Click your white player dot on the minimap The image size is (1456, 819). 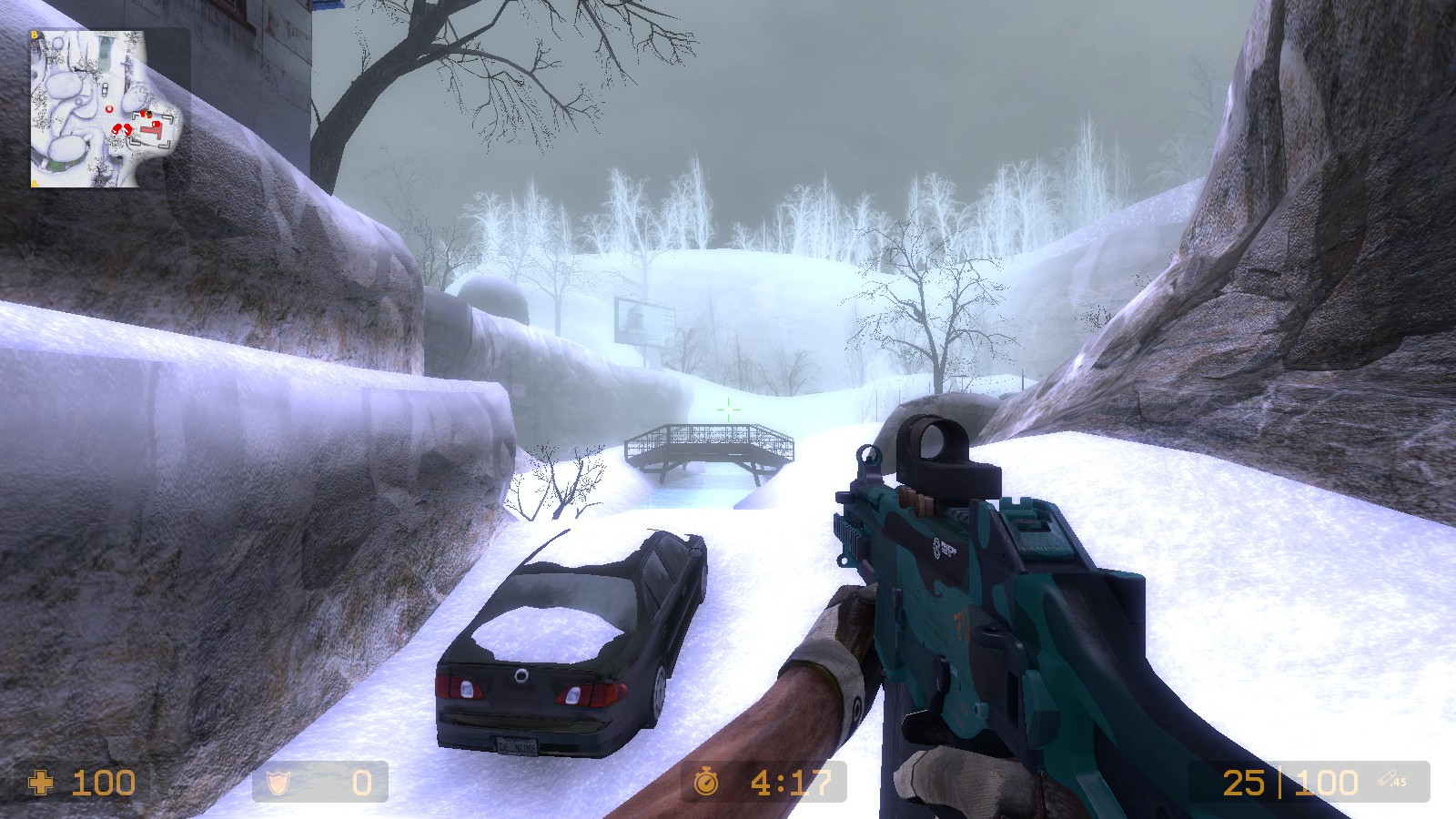[x=109, y=109]
